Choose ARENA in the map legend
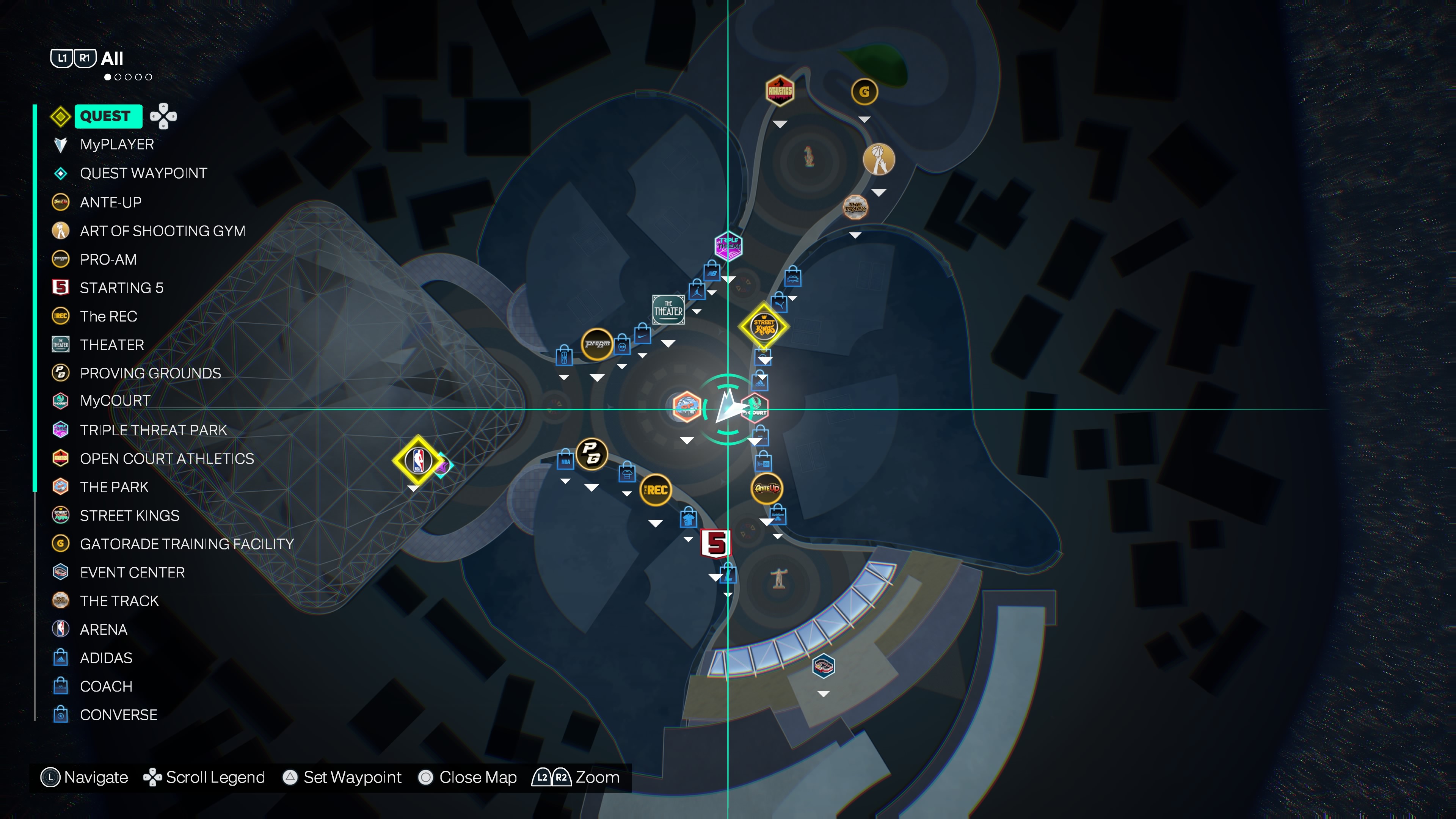 click(104, 630)
